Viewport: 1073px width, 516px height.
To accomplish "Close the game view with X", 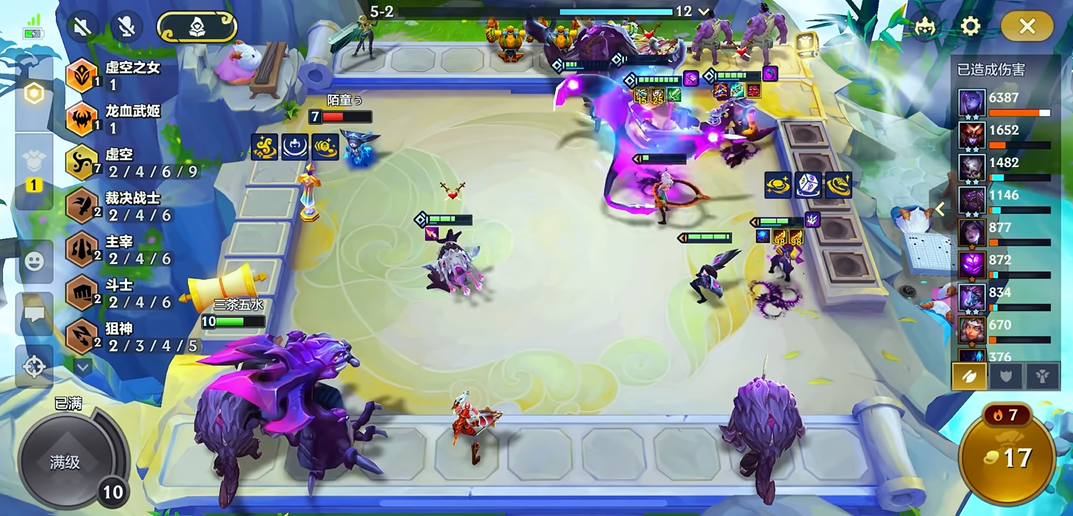I will click(1026, 26).
